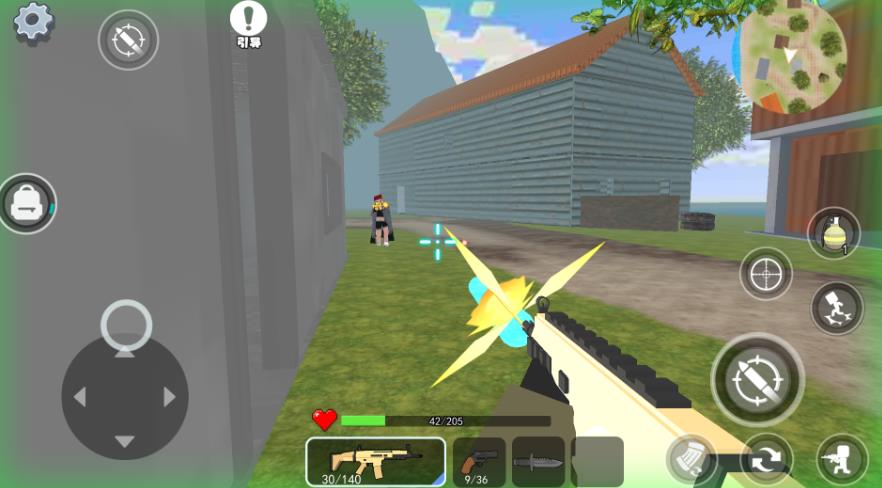The height and width of the screenshot is (488, 882).
Task: Toggle the crosshair aim scope button
Action: (766, 273)
